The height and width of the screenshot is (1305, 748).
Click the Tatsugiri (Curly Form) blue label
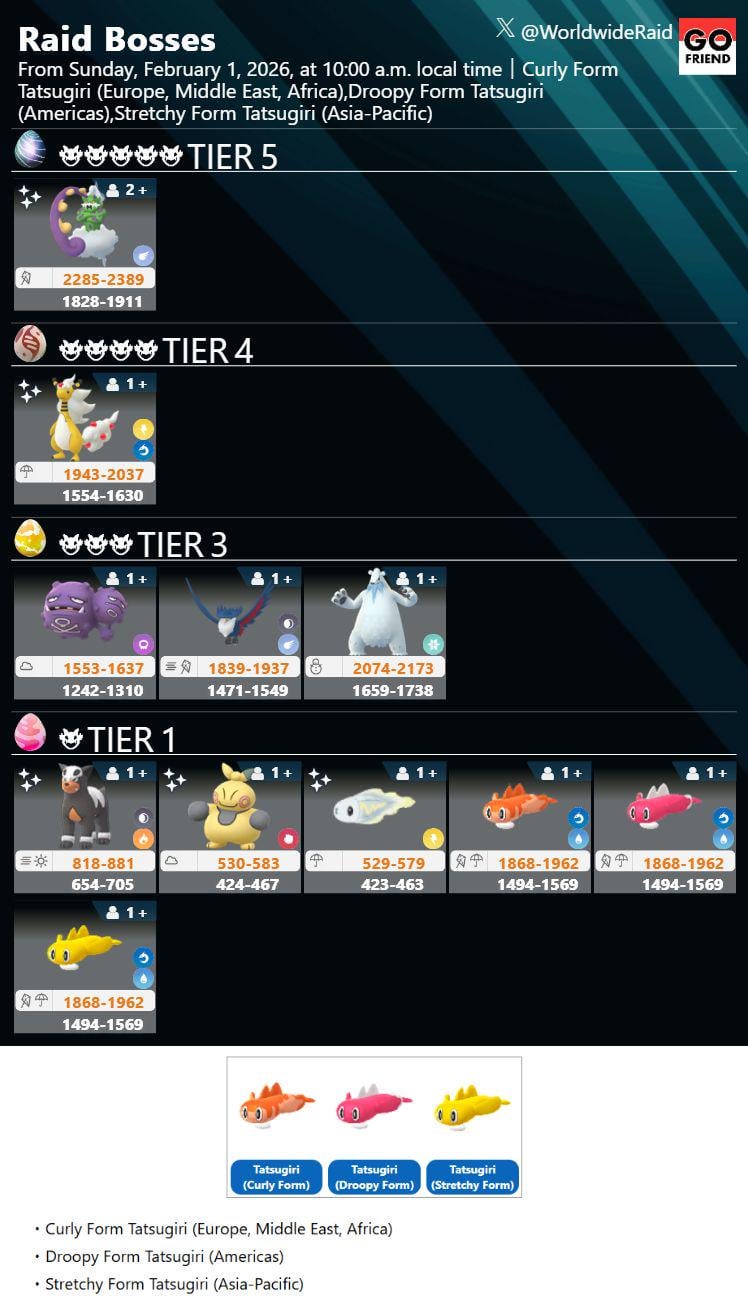[276, 1177]
